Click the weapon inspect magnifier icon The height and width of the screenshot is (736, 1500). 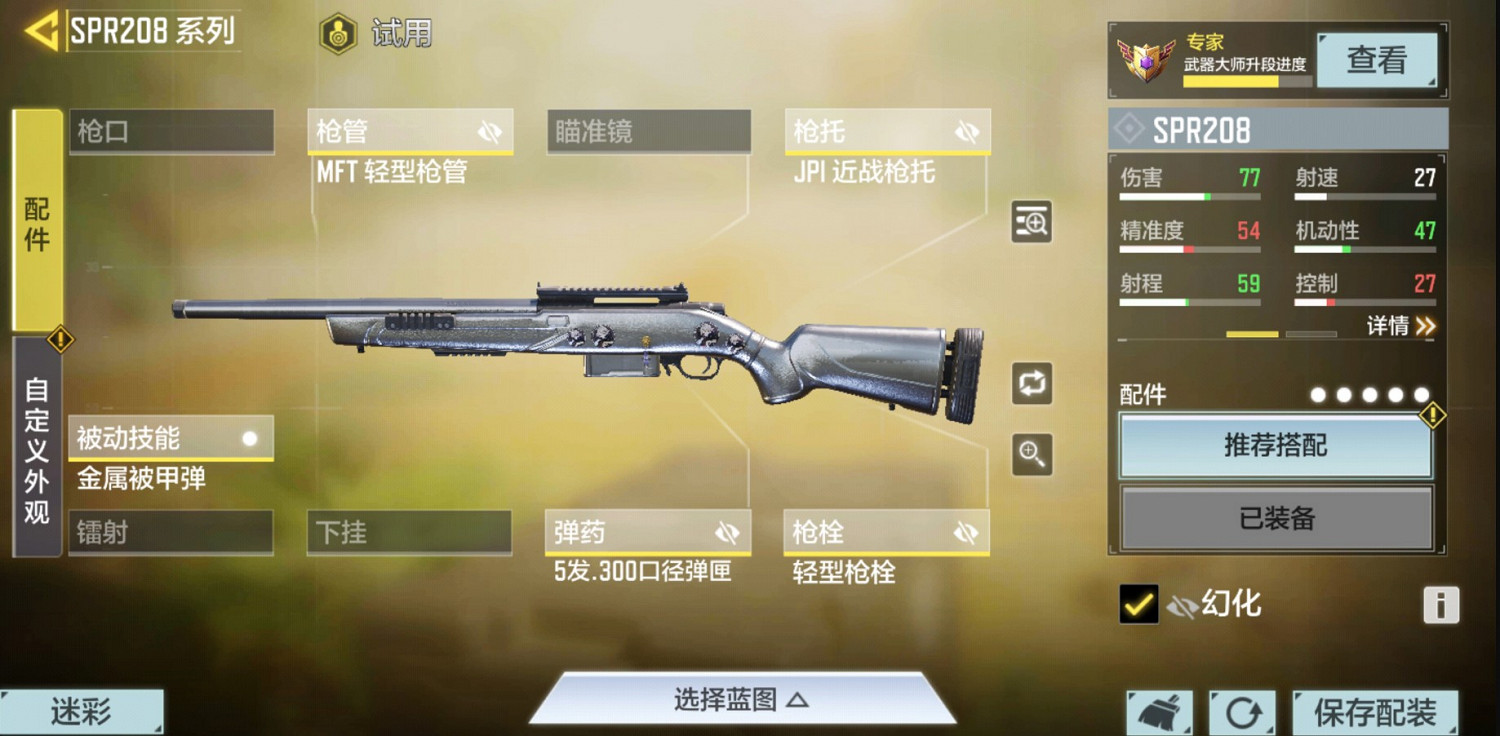coord(1030,222)
